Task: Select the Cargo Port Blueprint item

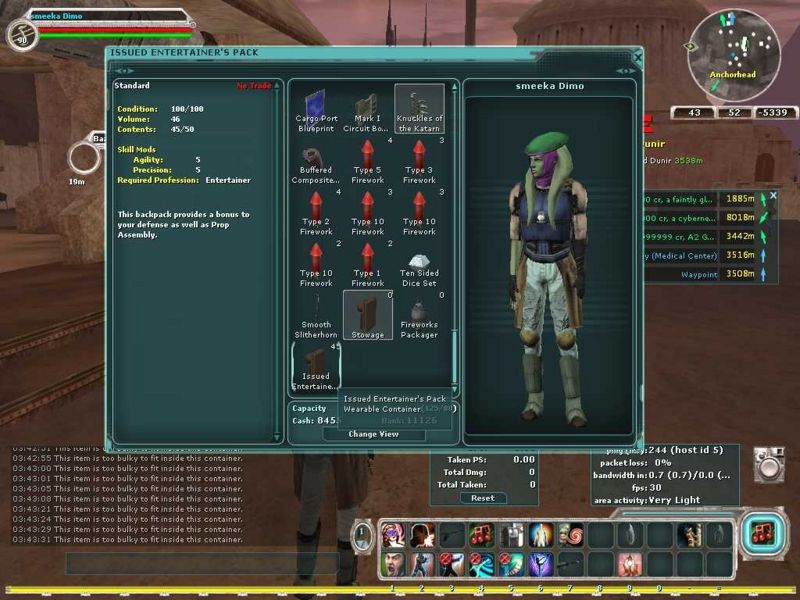Action: [315, 107]
